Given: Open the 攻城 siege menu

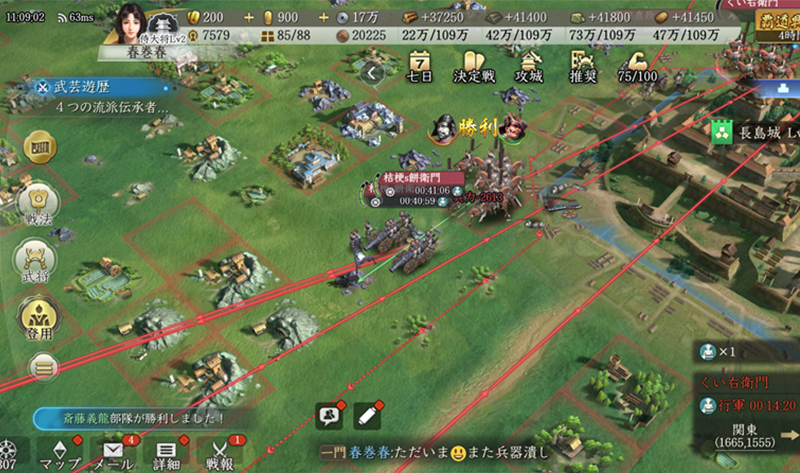Looking at the screenshot, I should click(527, 66).
